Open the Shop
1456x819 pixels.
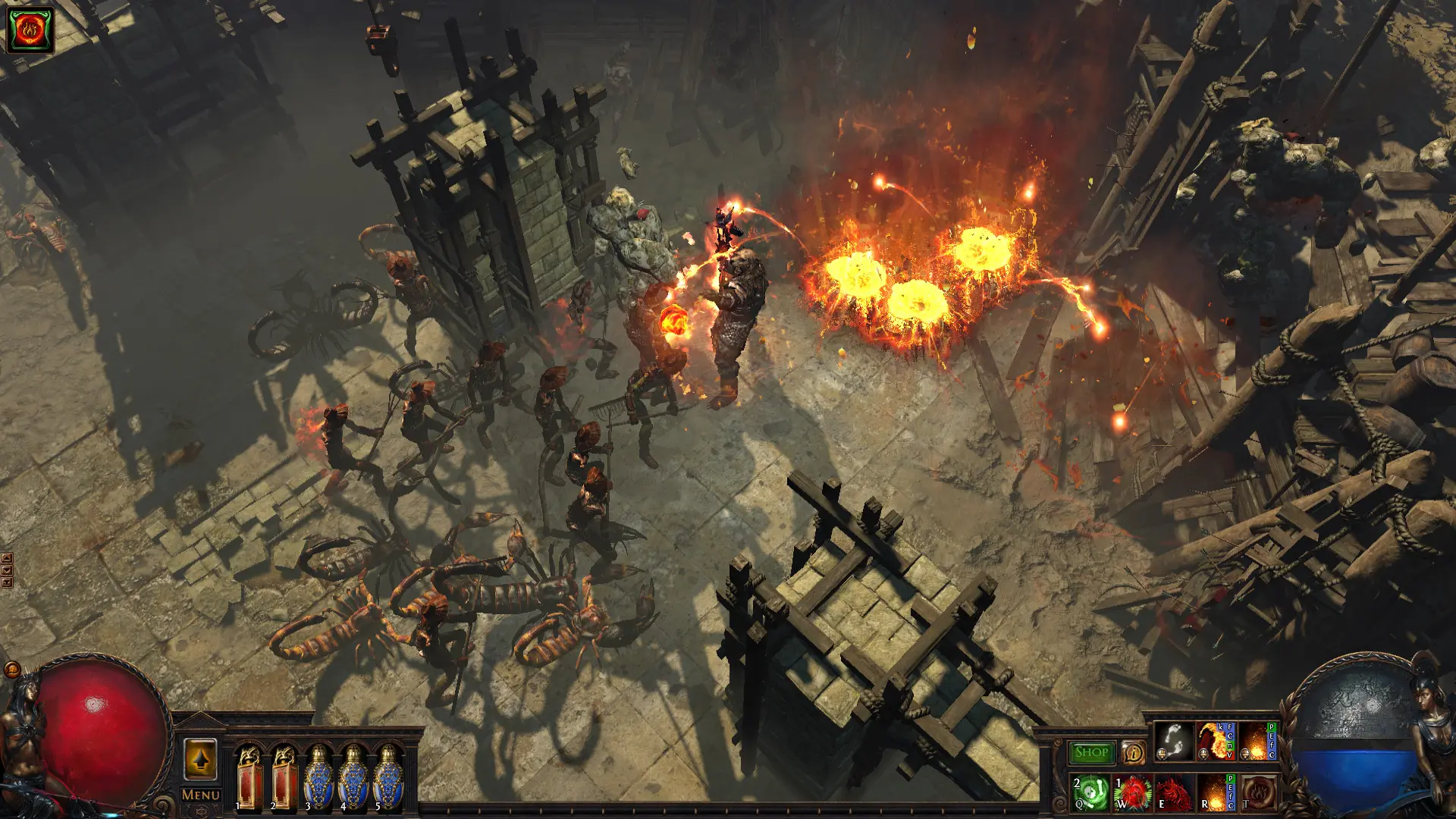pos(1090,752)
